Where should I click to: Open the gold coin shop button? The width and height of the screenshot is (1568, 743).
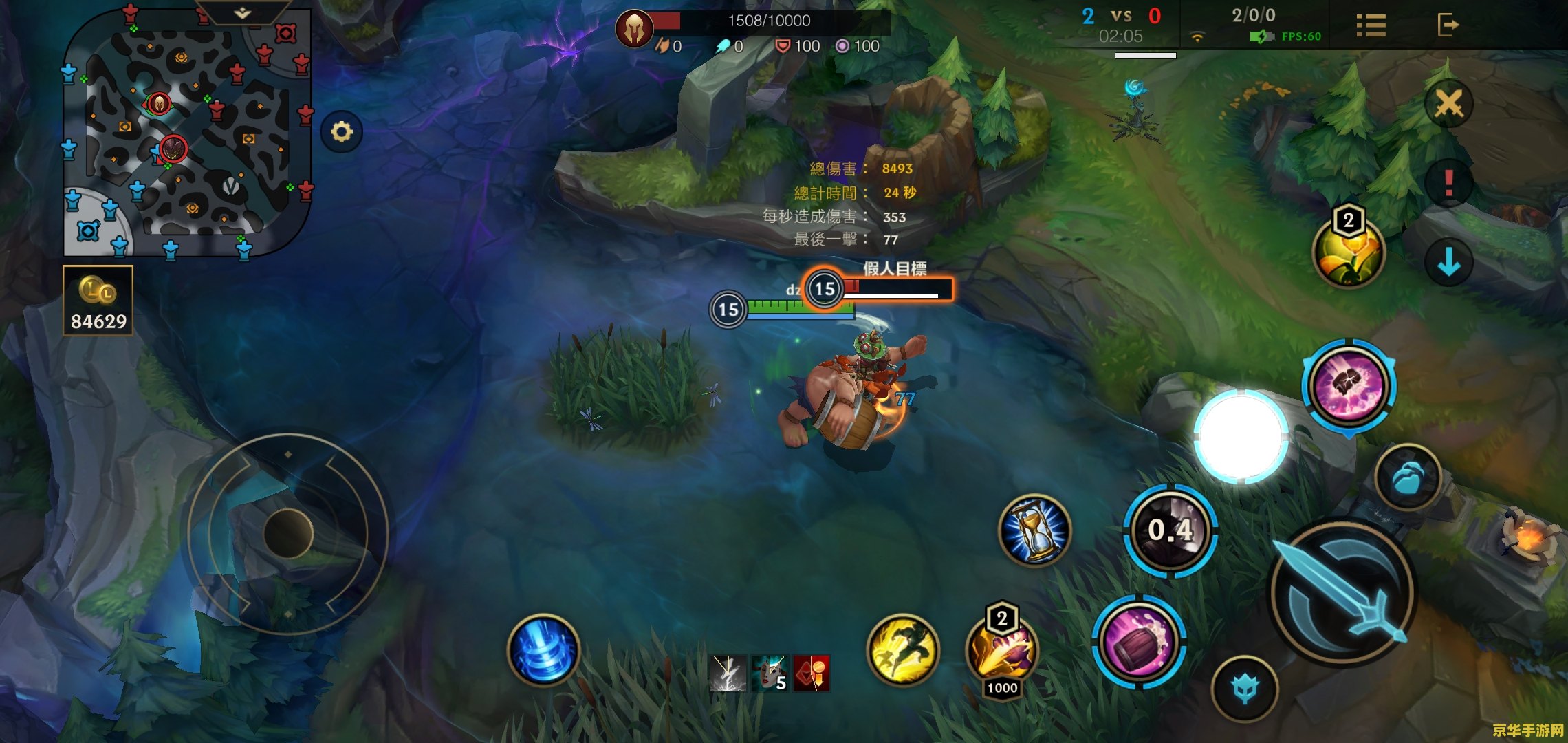98,301
